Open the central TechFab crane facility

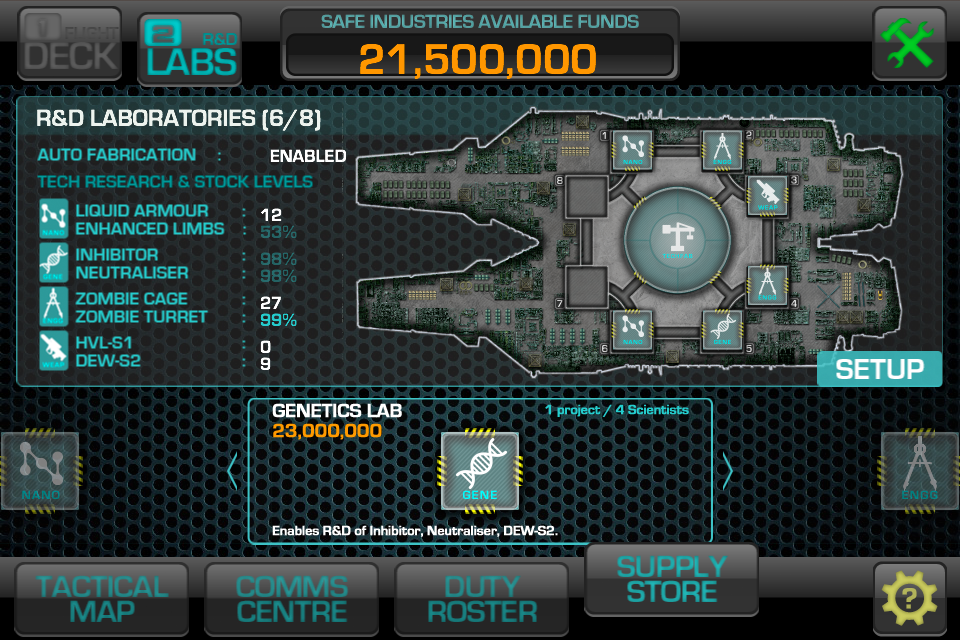coord(677,240)
